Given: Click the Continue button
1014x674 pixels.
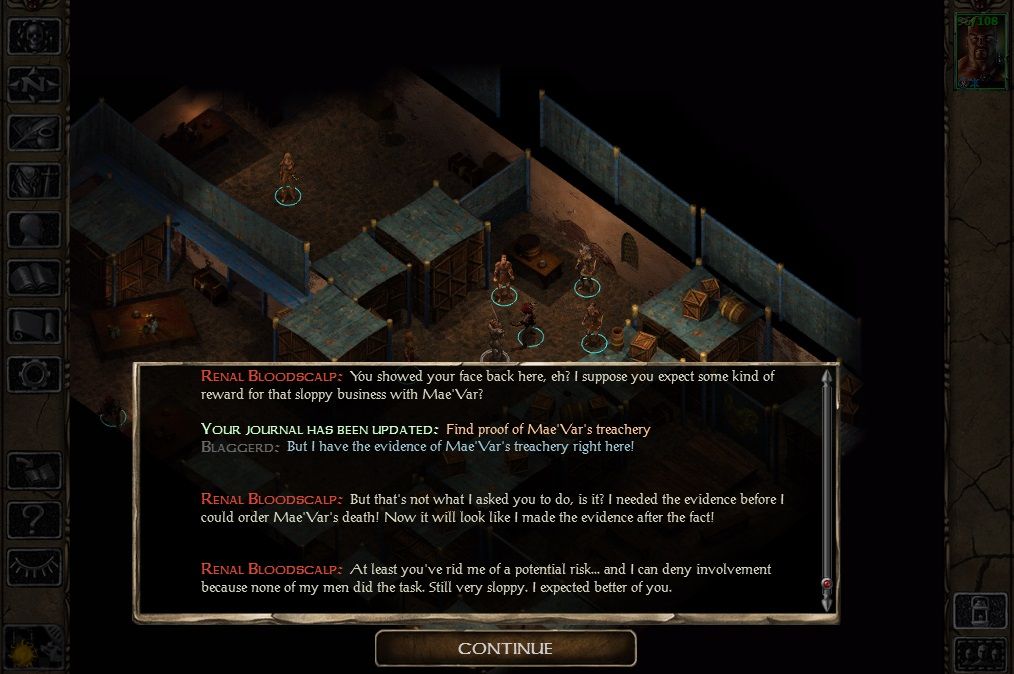Looking at the screenshot, I should point(505,648).
